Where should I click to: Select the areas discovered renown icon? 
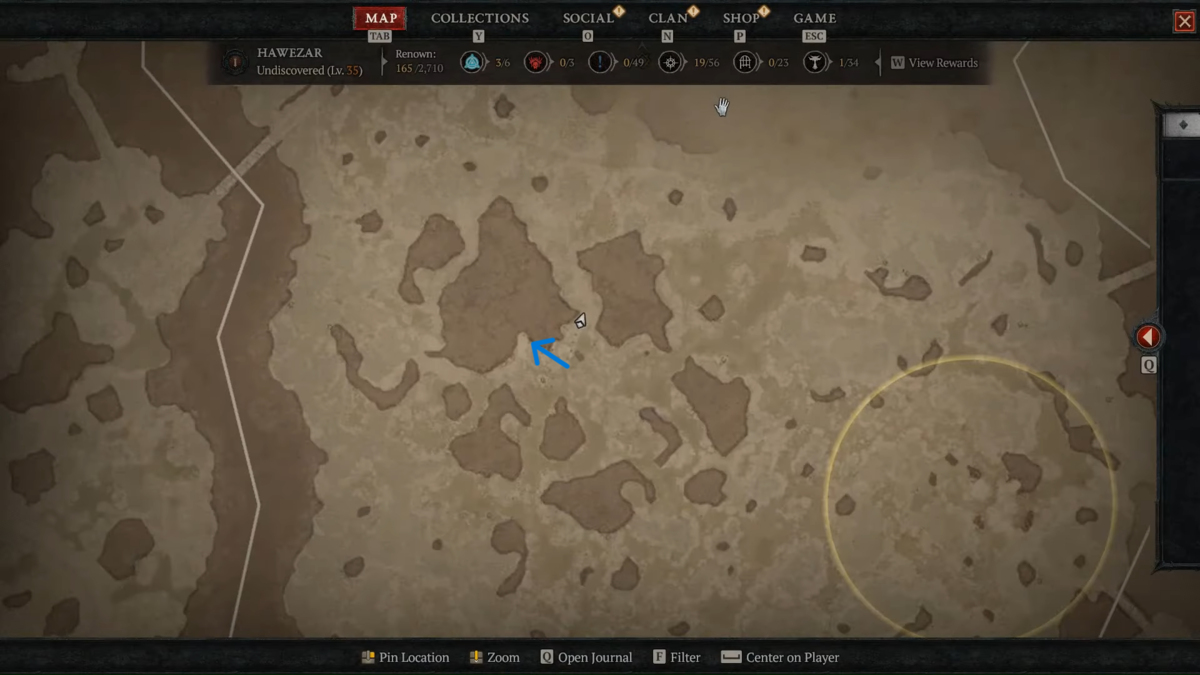670,63
